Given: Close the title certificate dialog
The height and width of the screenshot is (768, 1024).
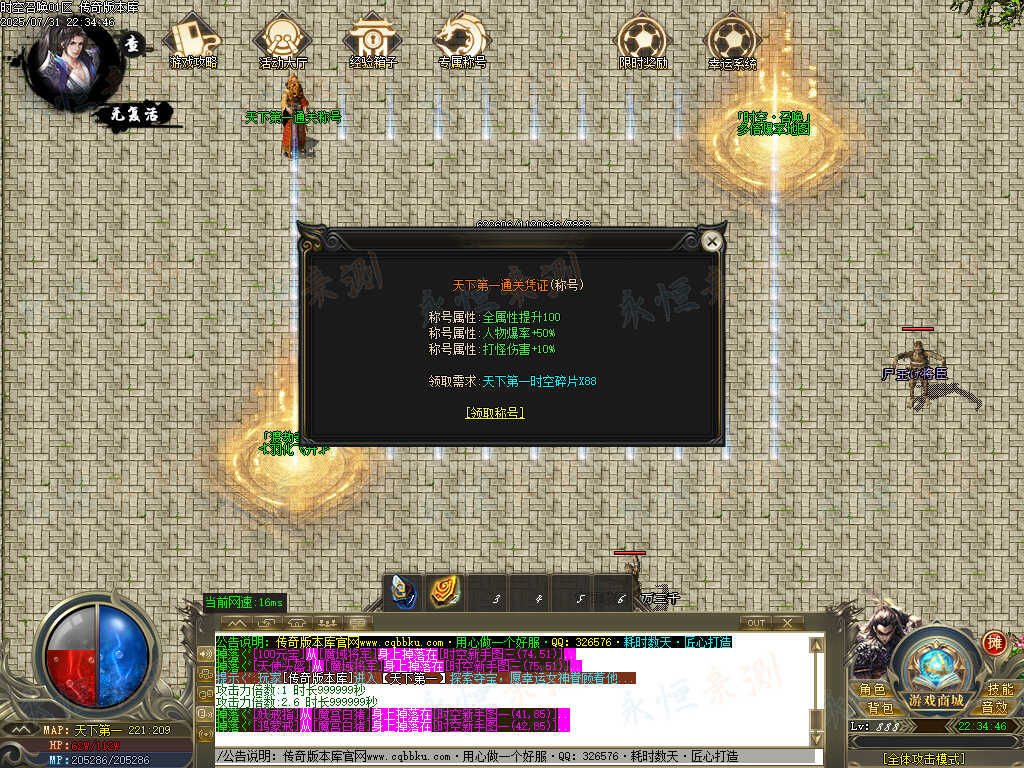Looking at the screenshot, I should [712, 241].
